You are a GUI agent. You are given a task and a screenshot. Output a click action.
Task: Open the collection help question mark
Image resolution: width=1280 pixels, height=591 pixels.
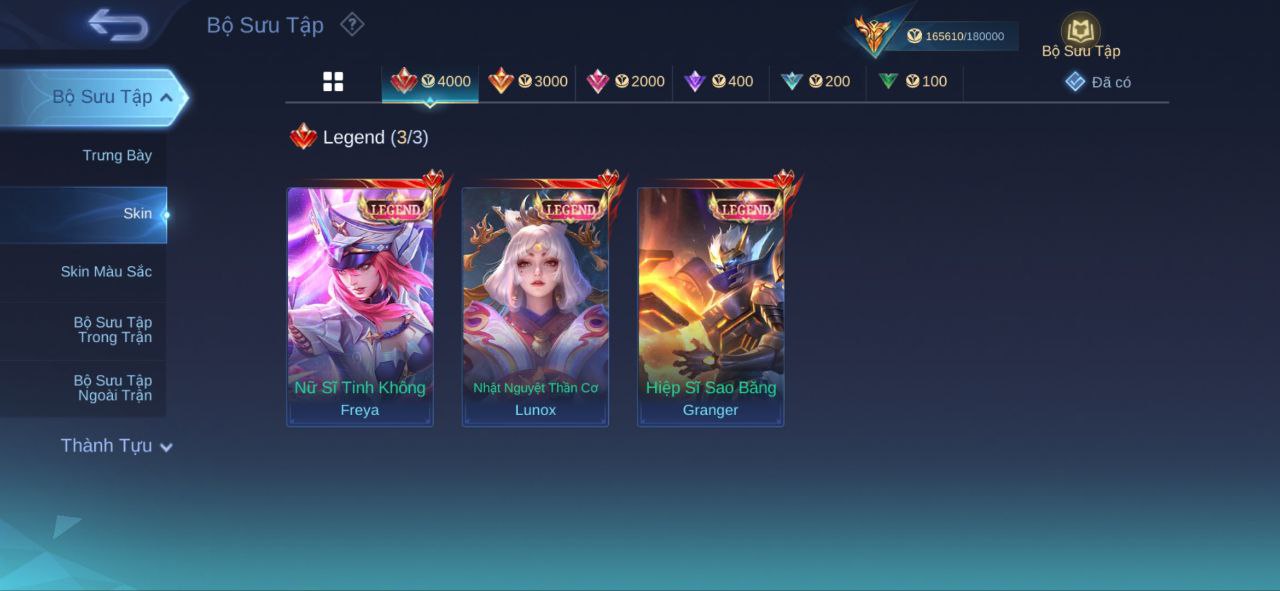352,24
